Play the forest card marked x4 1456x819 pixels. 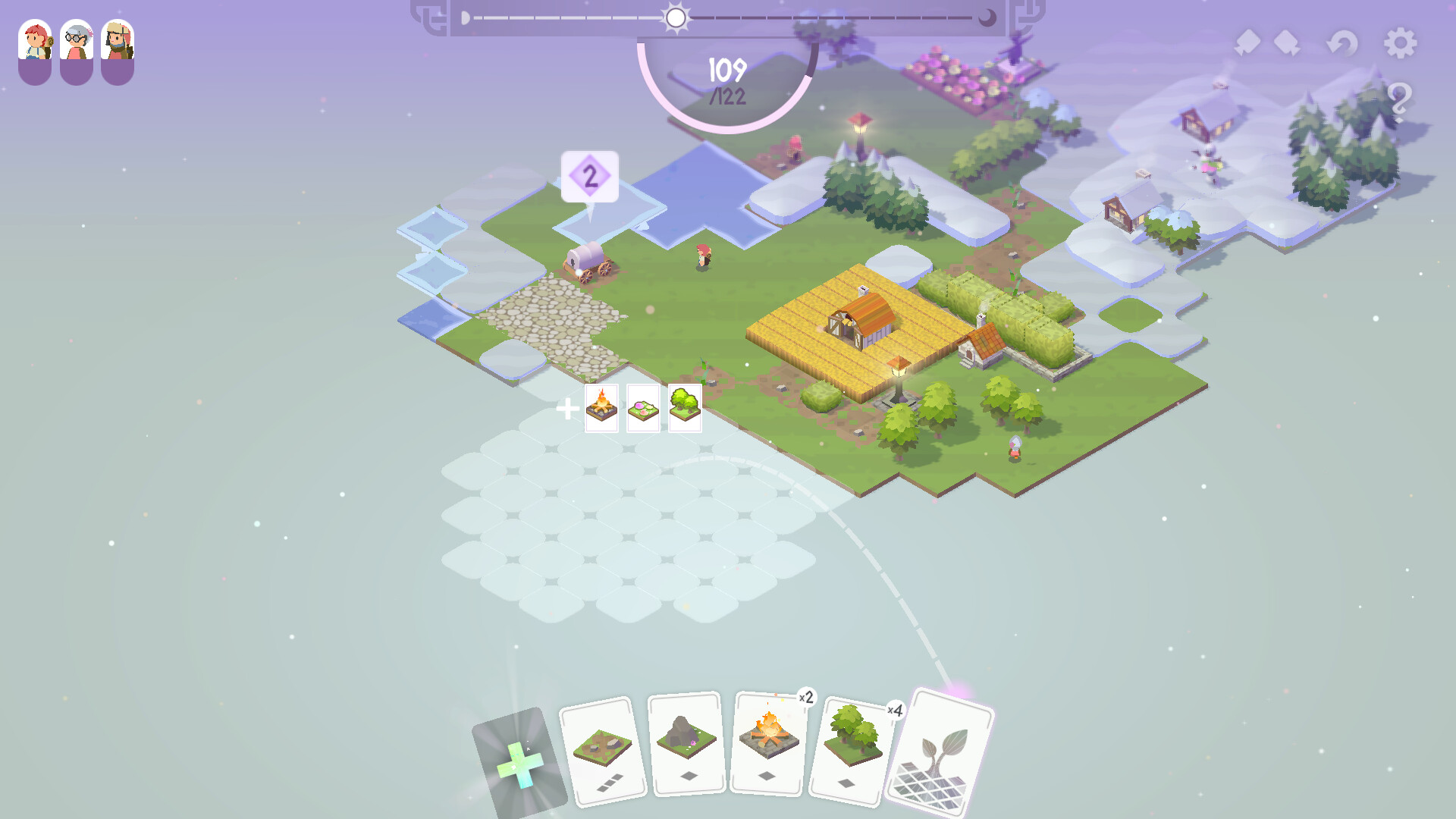pos(853,747)
